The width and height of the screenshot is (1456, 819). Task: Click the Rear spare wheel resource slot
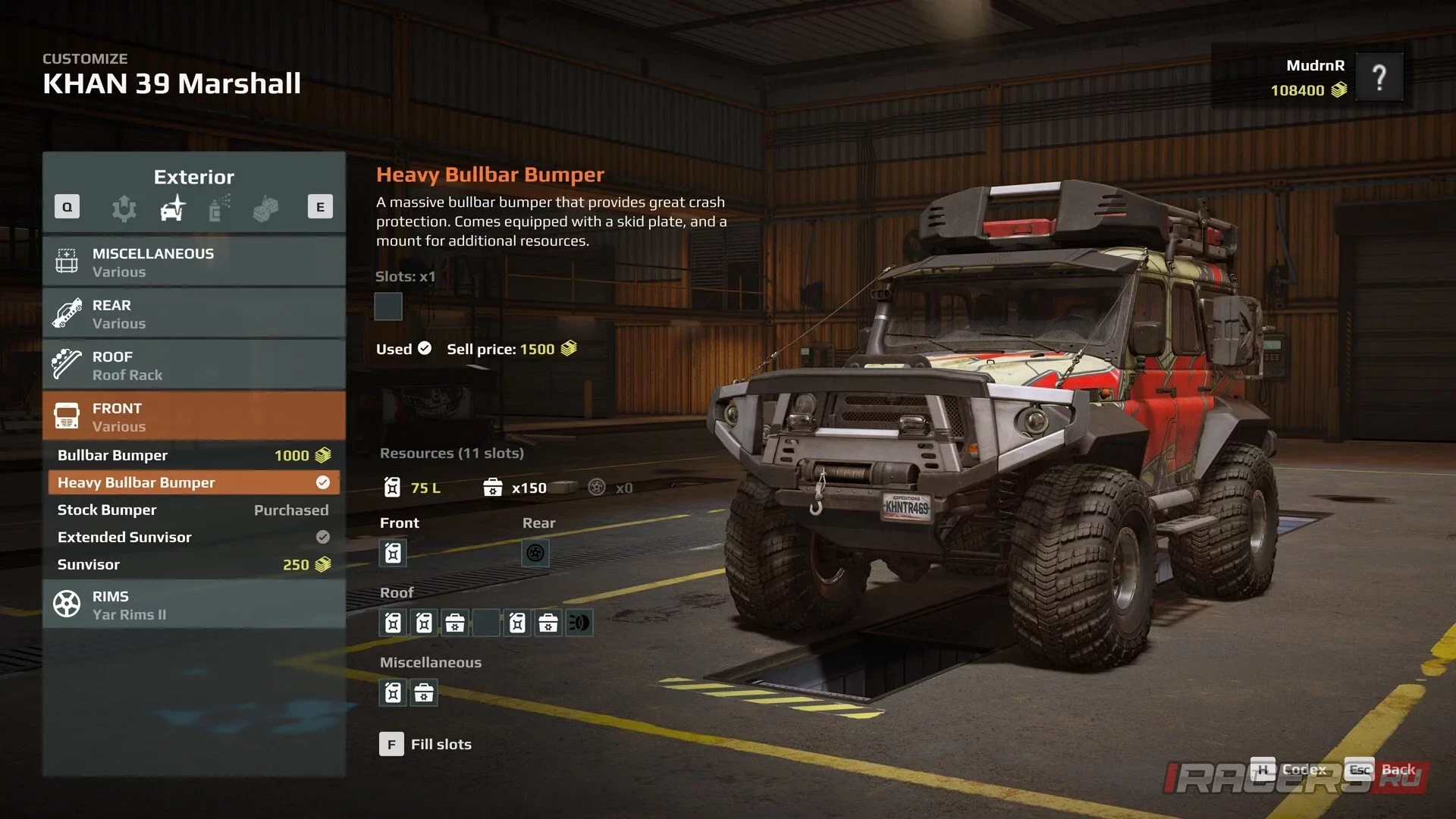pos(535,553)
